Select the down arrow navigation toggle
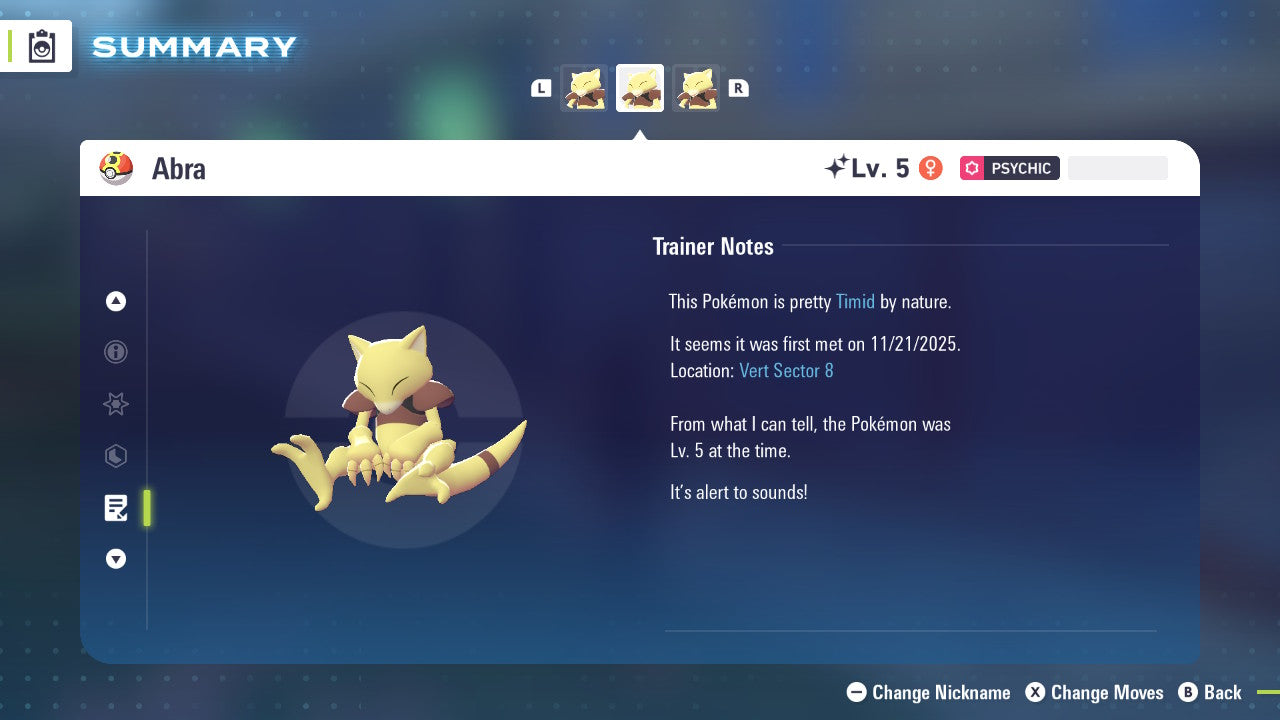The width and height of the screenshot is (1280, 720). point(116,559)
